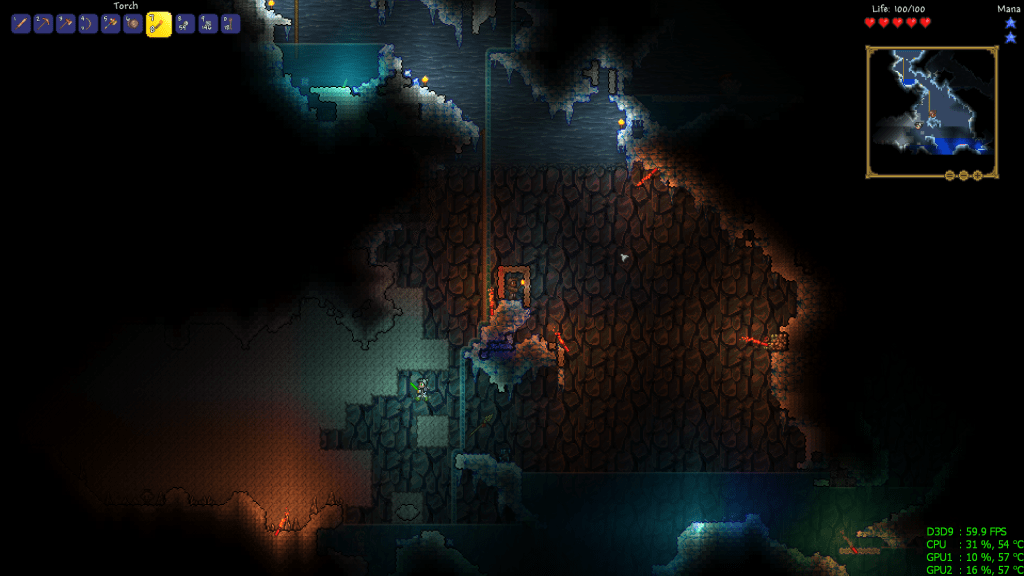Choose the hammer in hotbar slot 3
Image resolution: width=1024 pixels, height=576 pixels.
(x=65, y=24)
